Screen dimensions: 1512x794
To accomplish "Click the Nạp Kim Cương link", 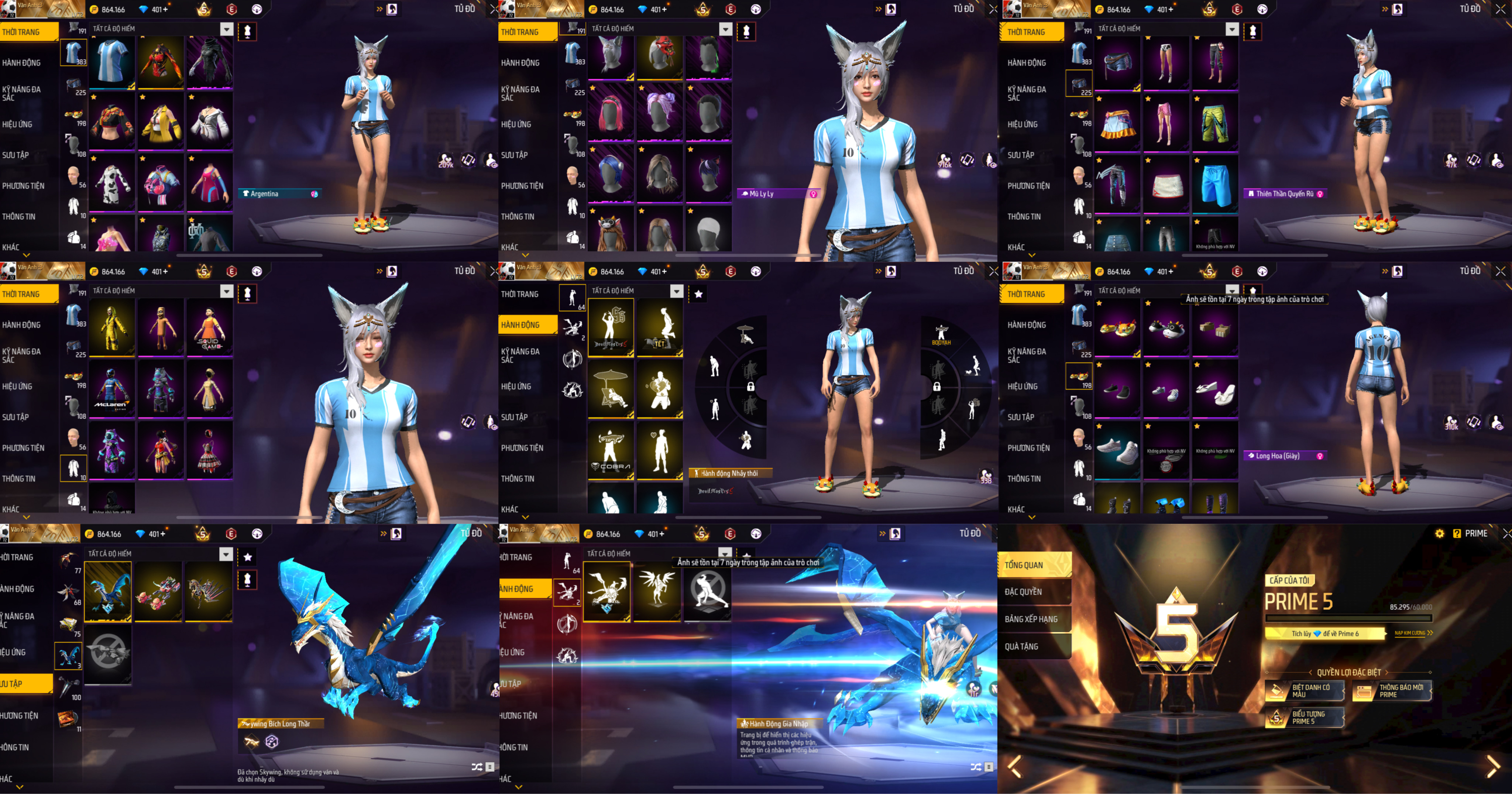I will point(1412,633).
